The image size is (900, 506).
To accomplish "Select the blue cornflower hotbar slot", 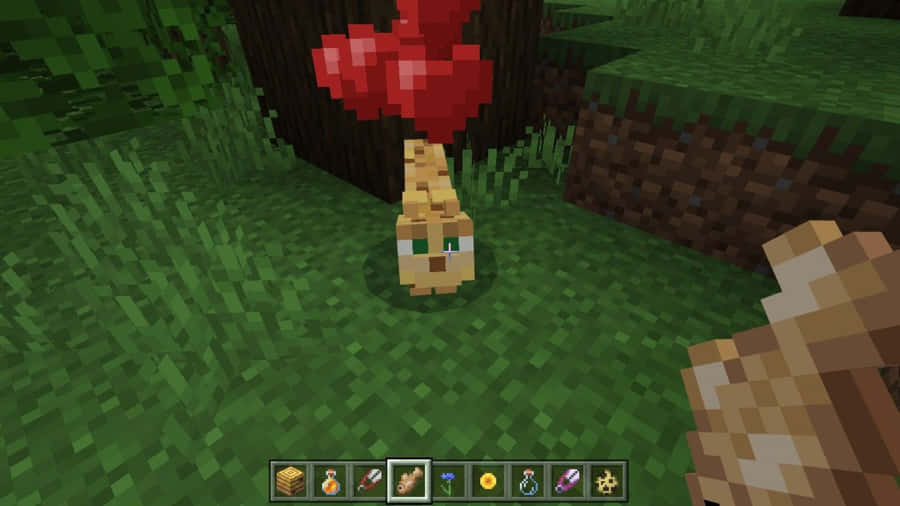I will (449, 482).
